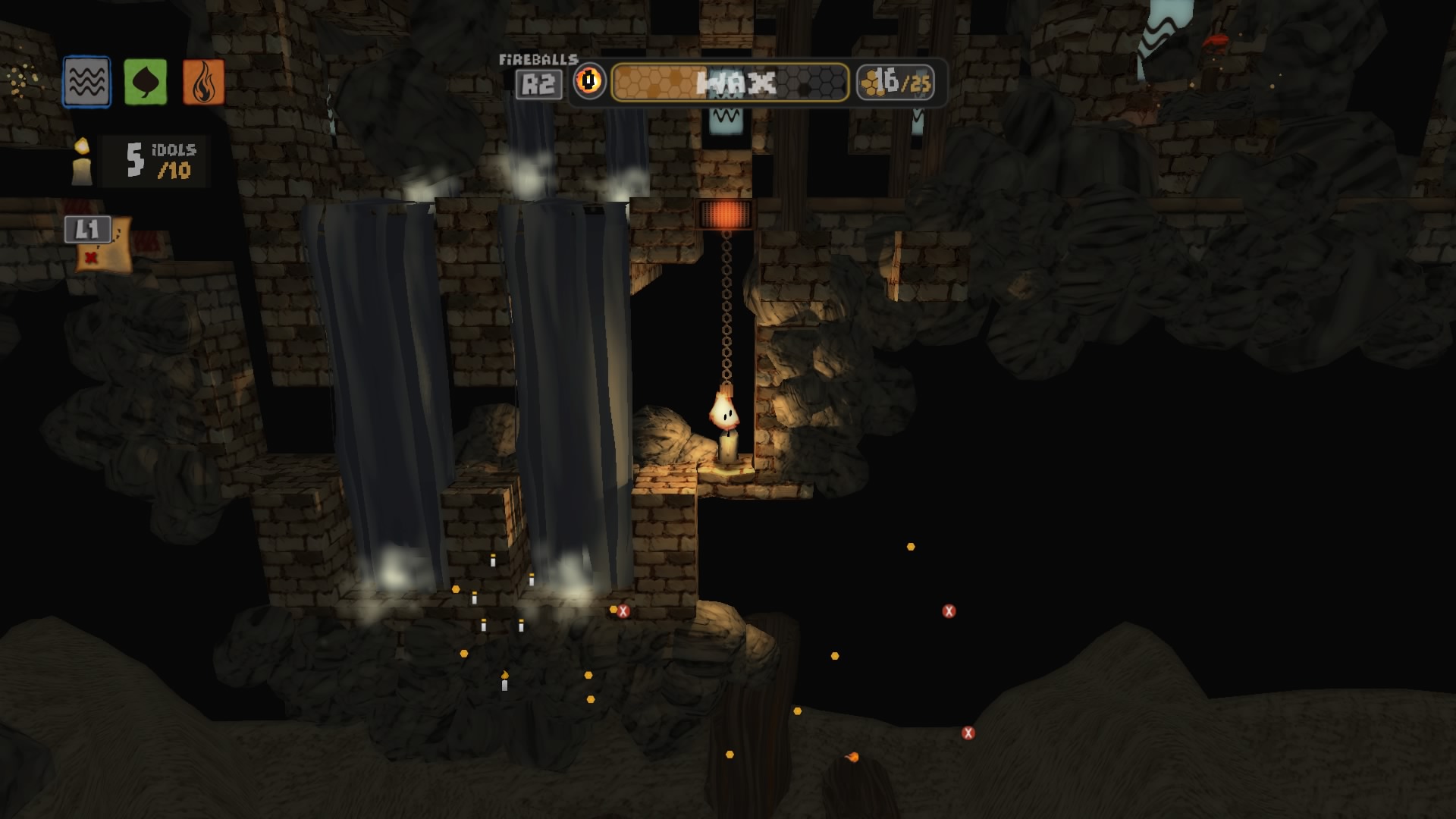
Task: Click the candle idol icon
Action: click(82, 160)
